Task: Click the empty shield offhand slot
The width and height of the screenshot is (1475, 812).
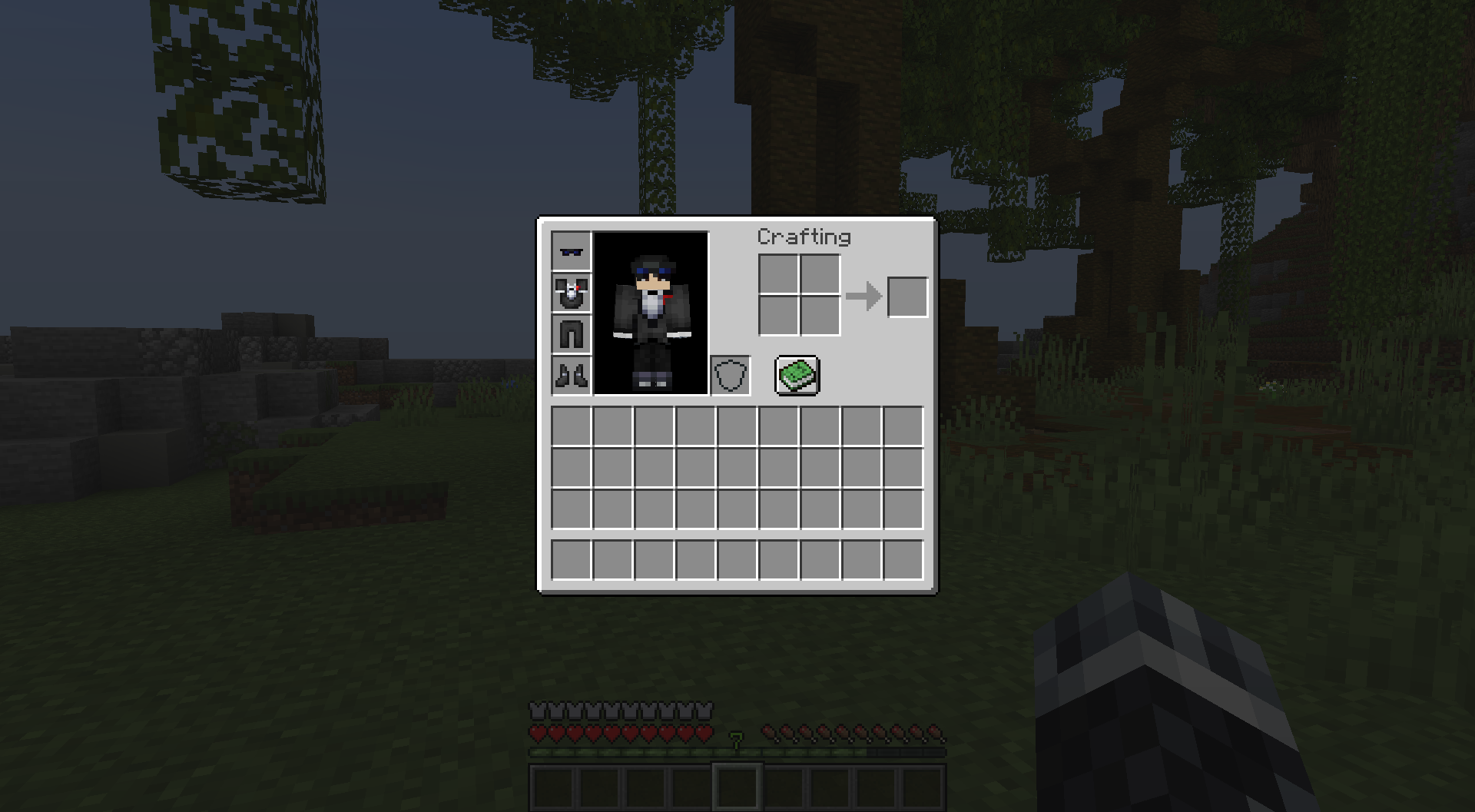Action: pyautogui.click(x=731, y=376)
